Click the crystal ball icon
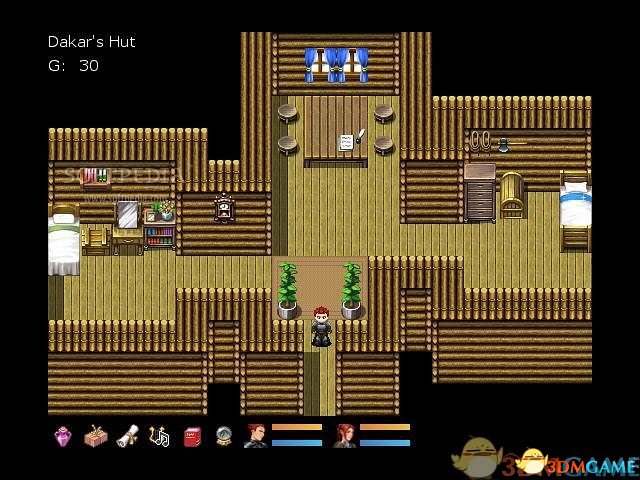This screenshot has width=640, height=480. point(223,436)
